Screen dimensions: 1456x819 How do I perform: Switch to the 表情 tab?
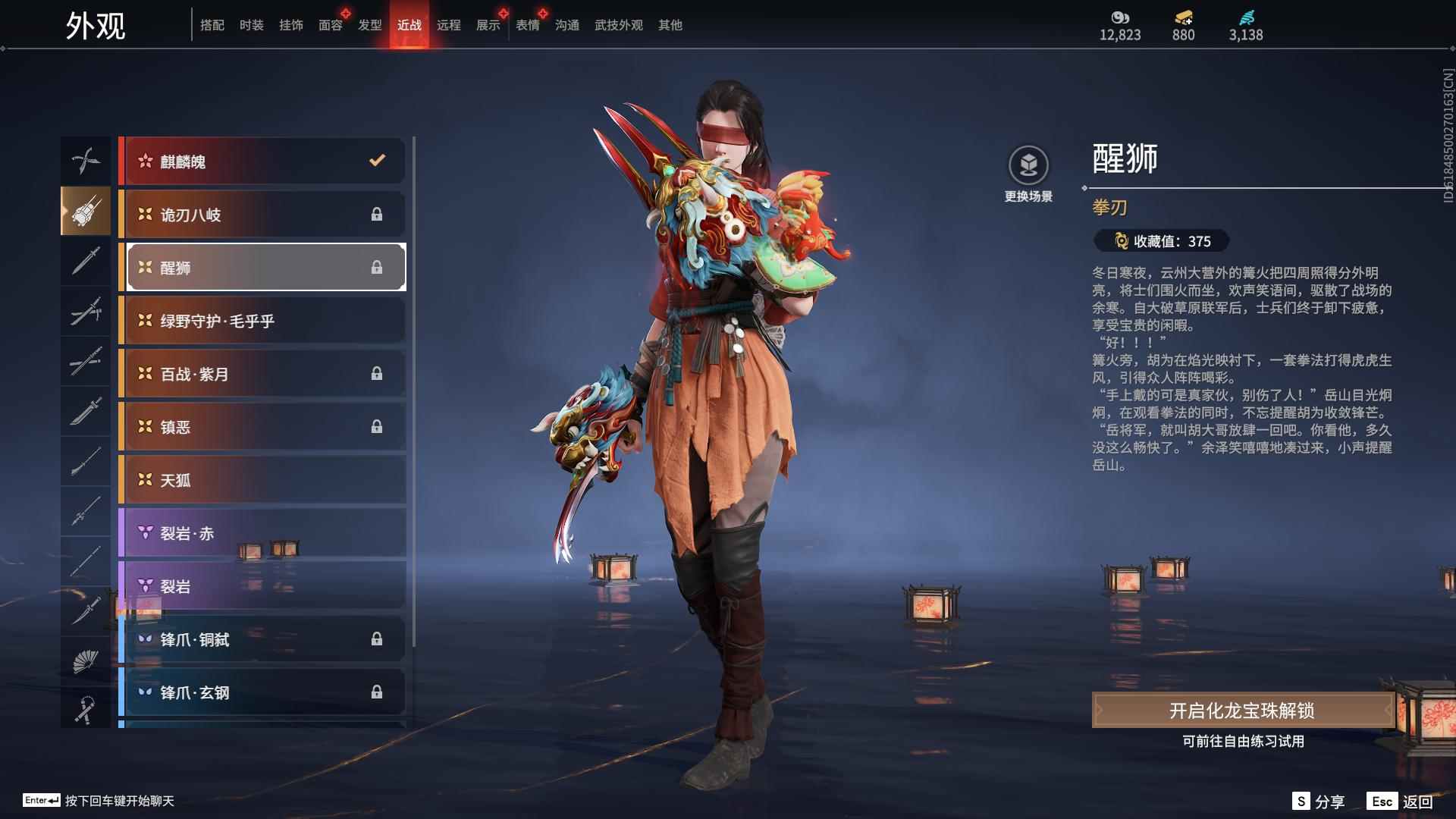527,24
